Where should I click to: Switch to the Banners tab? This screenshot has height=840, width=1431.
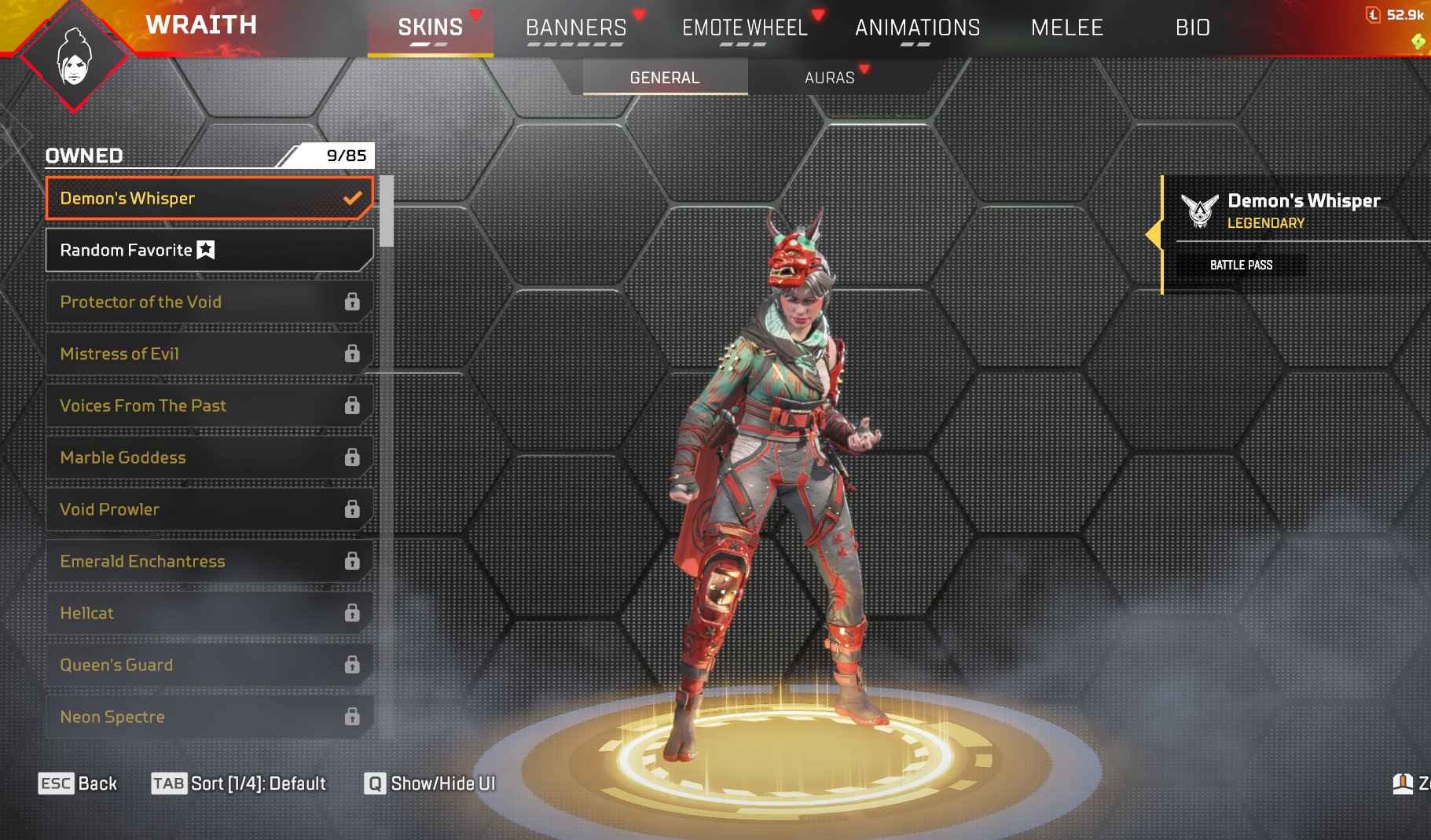coord(576,28)
